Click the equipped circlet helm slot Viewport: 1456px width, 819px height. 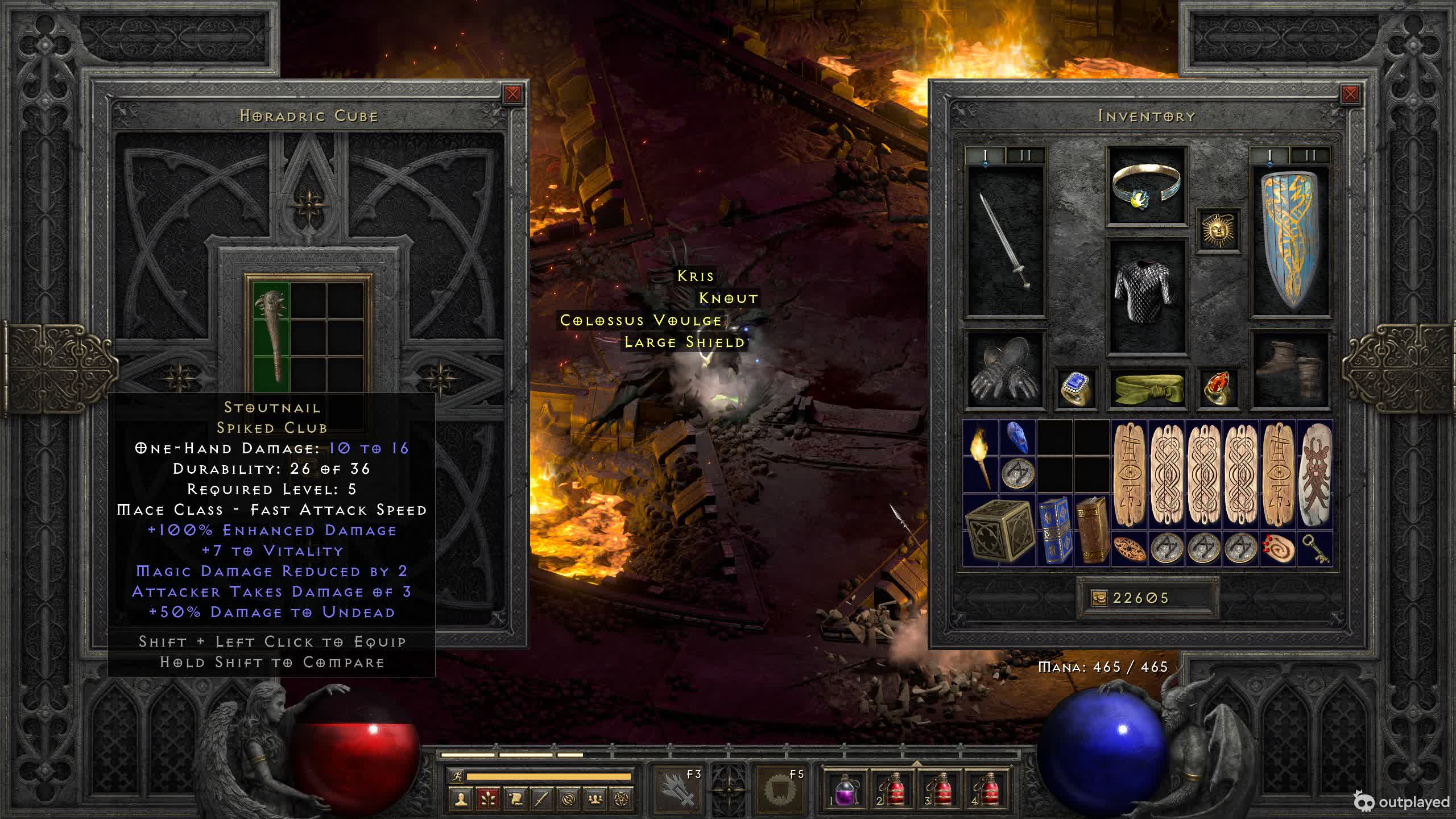[x=1146, y=186]
